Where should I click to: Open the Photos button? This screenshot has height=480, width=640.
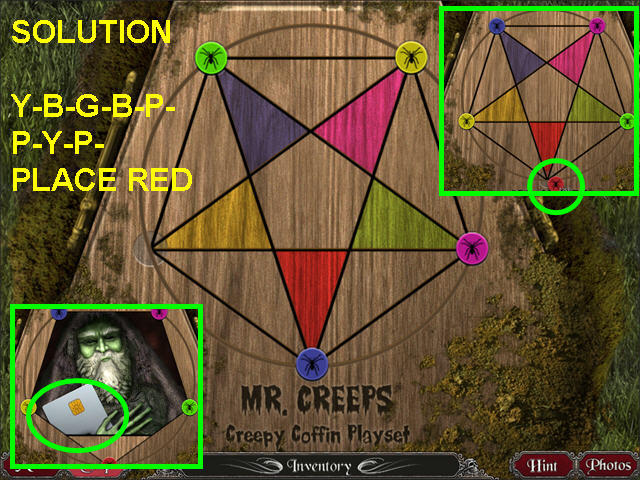[x=607, y=465]
